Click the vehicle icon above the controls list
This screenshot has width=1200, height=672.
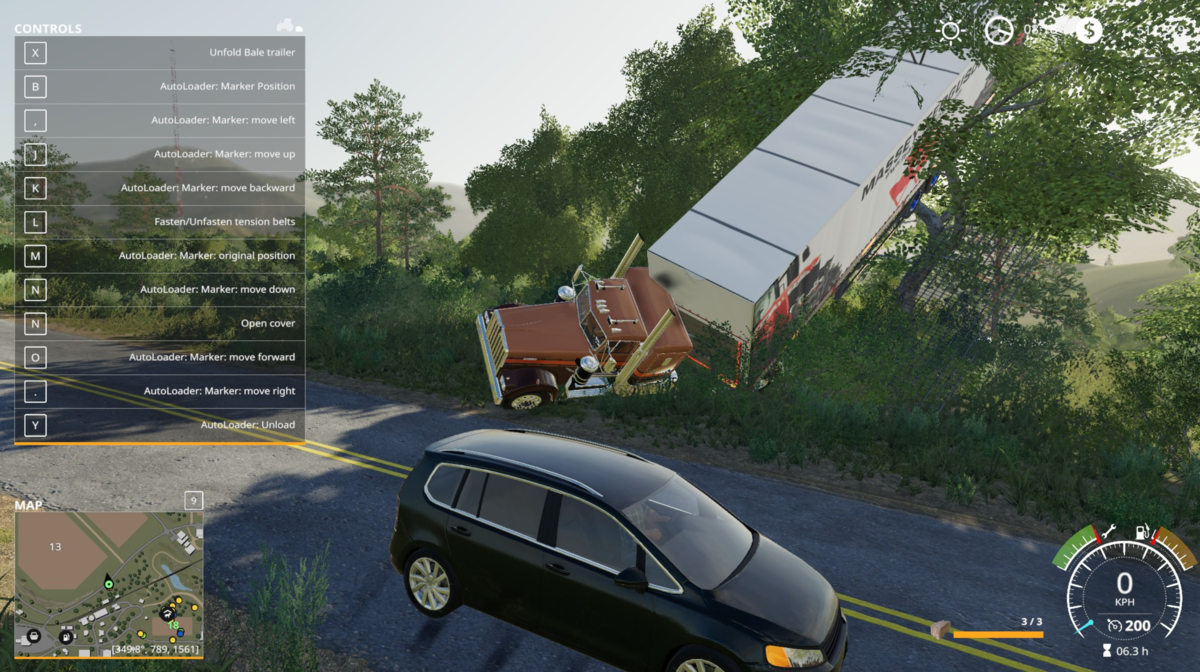(x=288, y=26)
